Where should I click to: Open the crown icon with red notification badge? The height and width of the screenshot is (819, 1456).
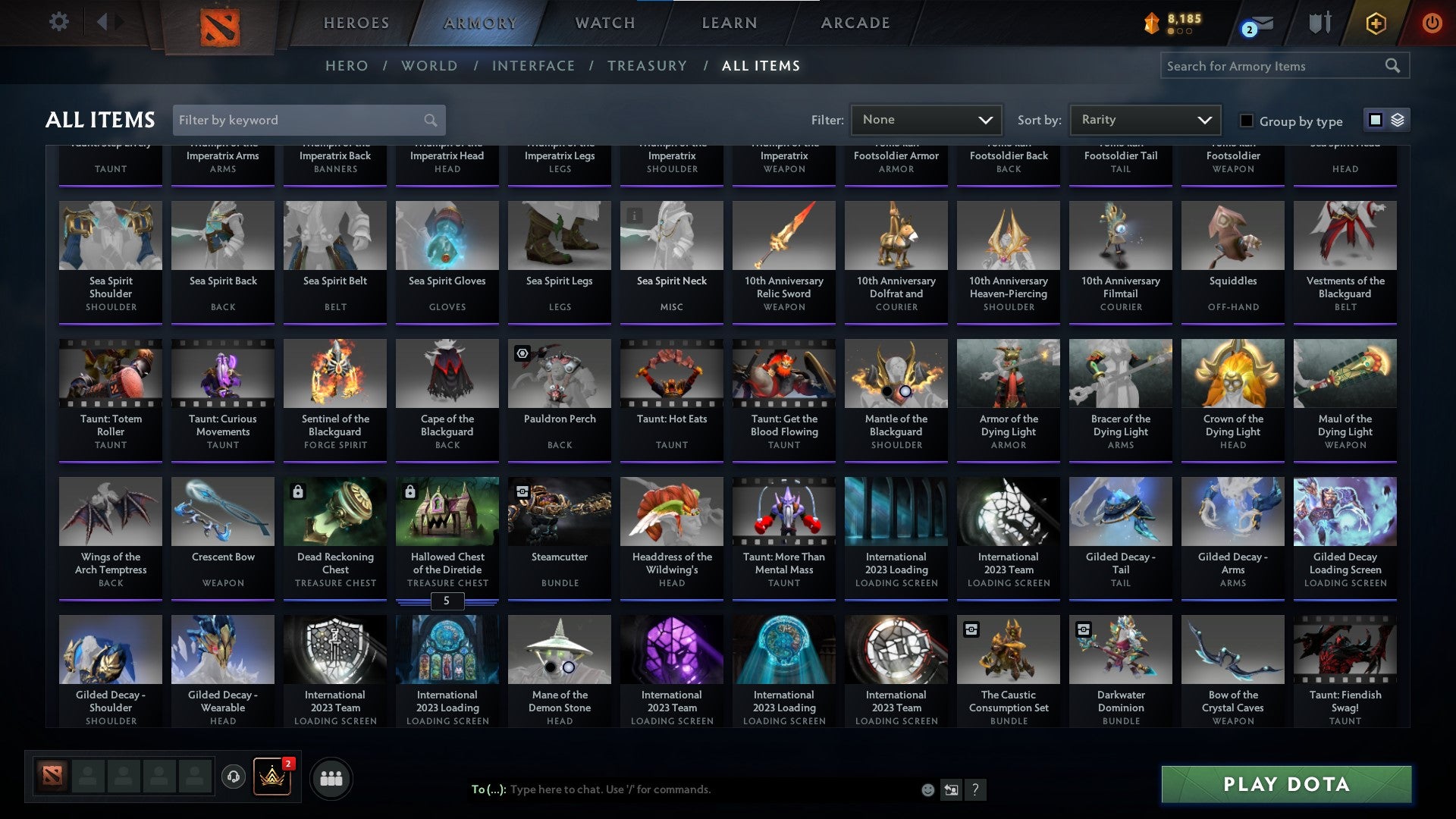(271, 777)
